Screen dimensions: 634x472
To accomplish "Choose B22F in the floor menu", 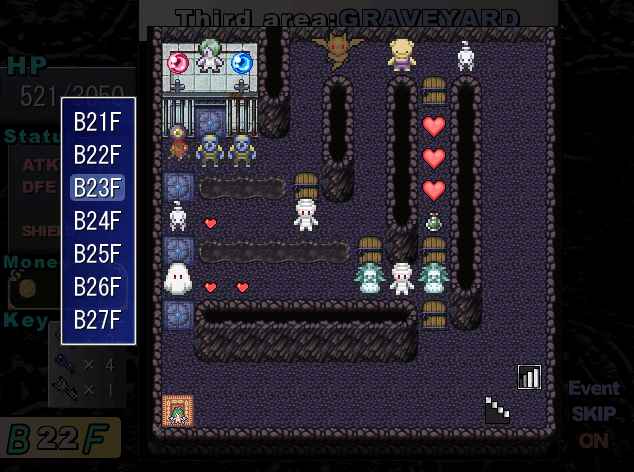I will (x=97, y=155).
